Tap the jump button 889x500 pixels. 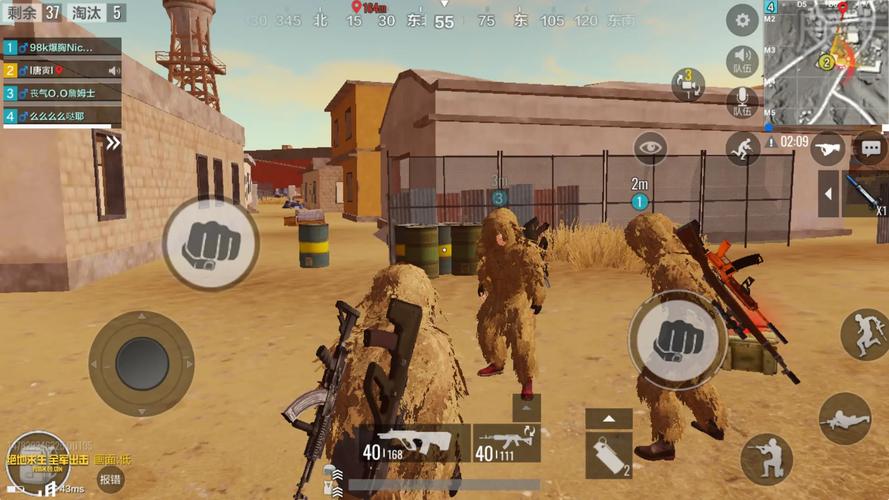864,335
